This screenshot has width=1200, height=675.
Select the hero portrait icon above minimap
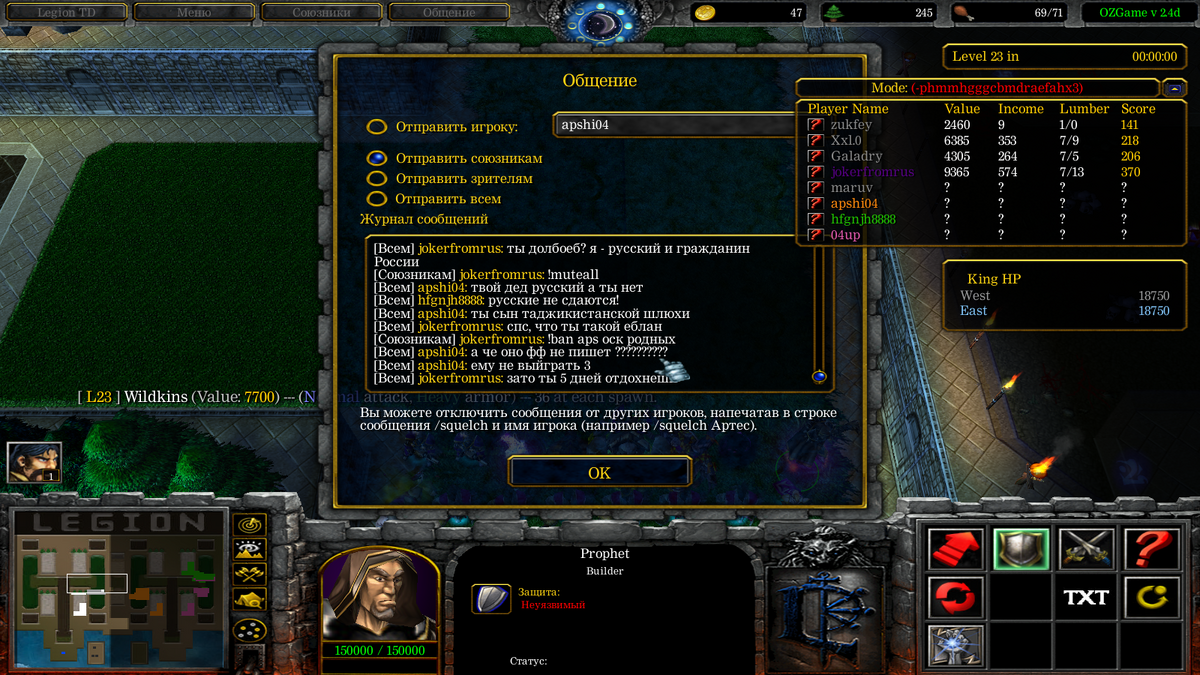(35, 462)
